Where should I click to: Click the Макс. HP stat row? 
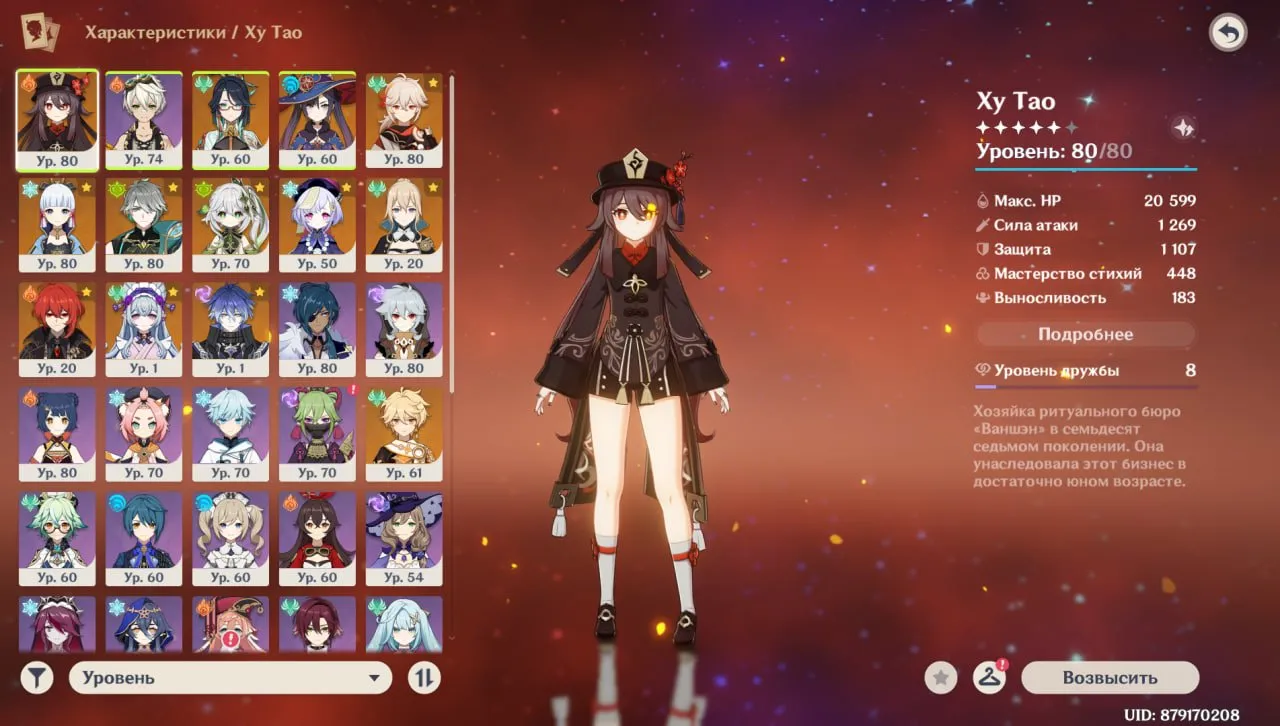pos(1085,200)
